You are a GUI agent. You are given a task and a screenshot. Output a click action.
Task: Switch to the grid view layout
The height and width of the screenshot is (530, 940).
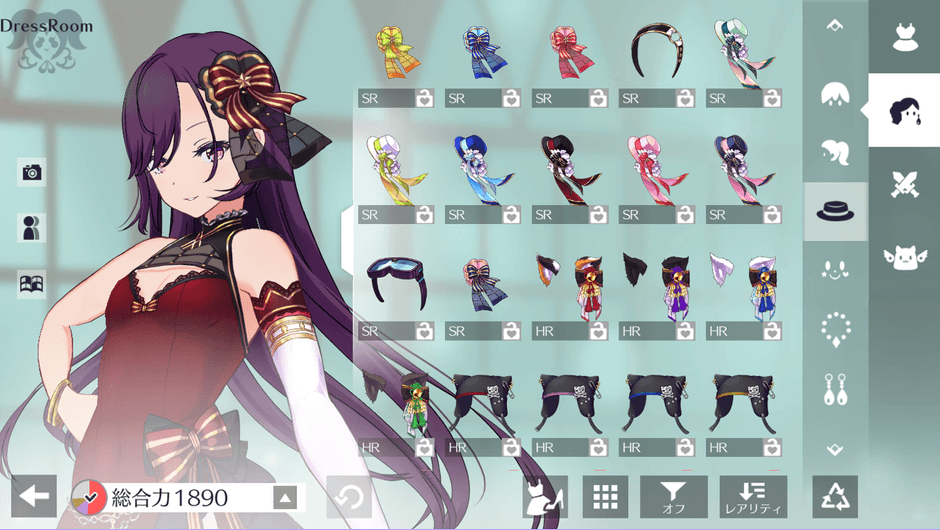604,497
